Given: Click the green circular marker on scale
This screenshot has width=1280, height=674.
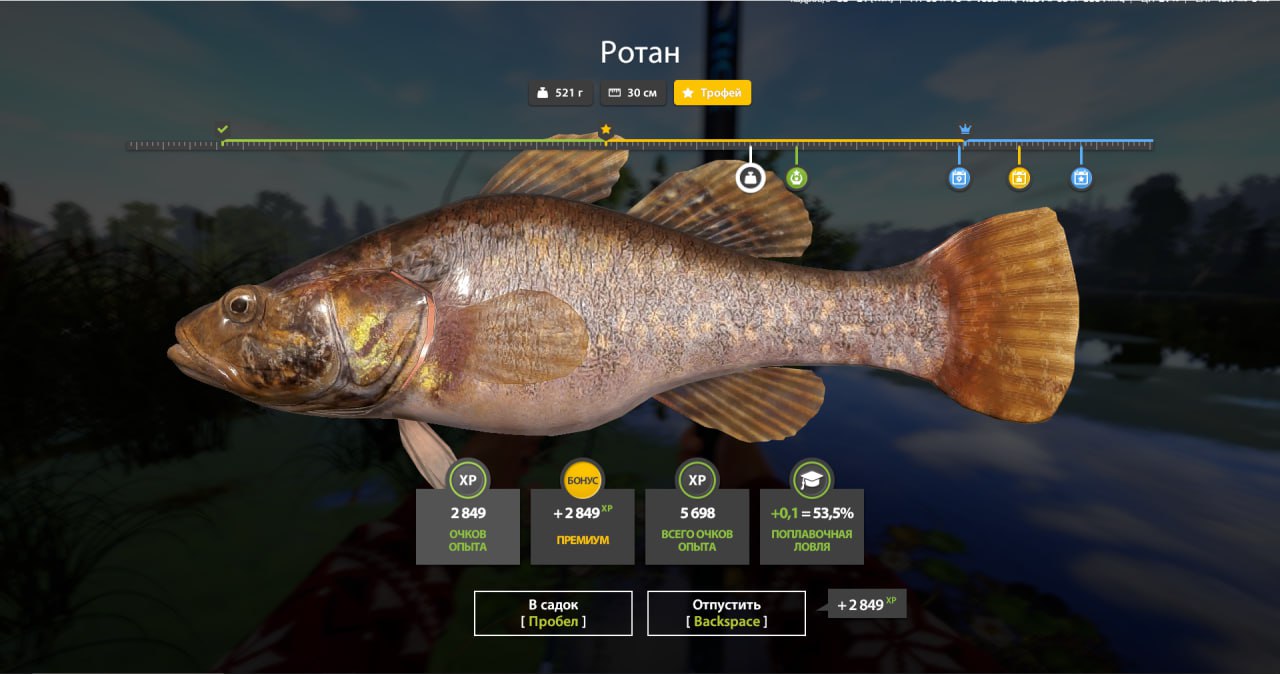Looking at the screenshot, I should tap(796, 178).
